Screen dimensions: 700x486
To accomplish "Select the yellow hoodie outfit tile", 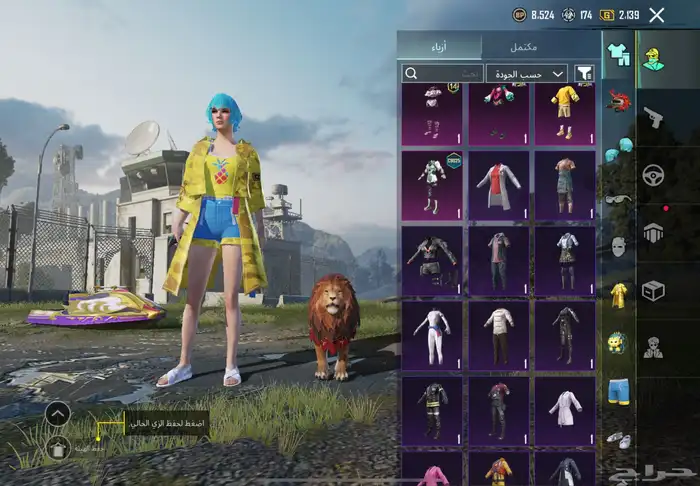I will pos(565,114).
